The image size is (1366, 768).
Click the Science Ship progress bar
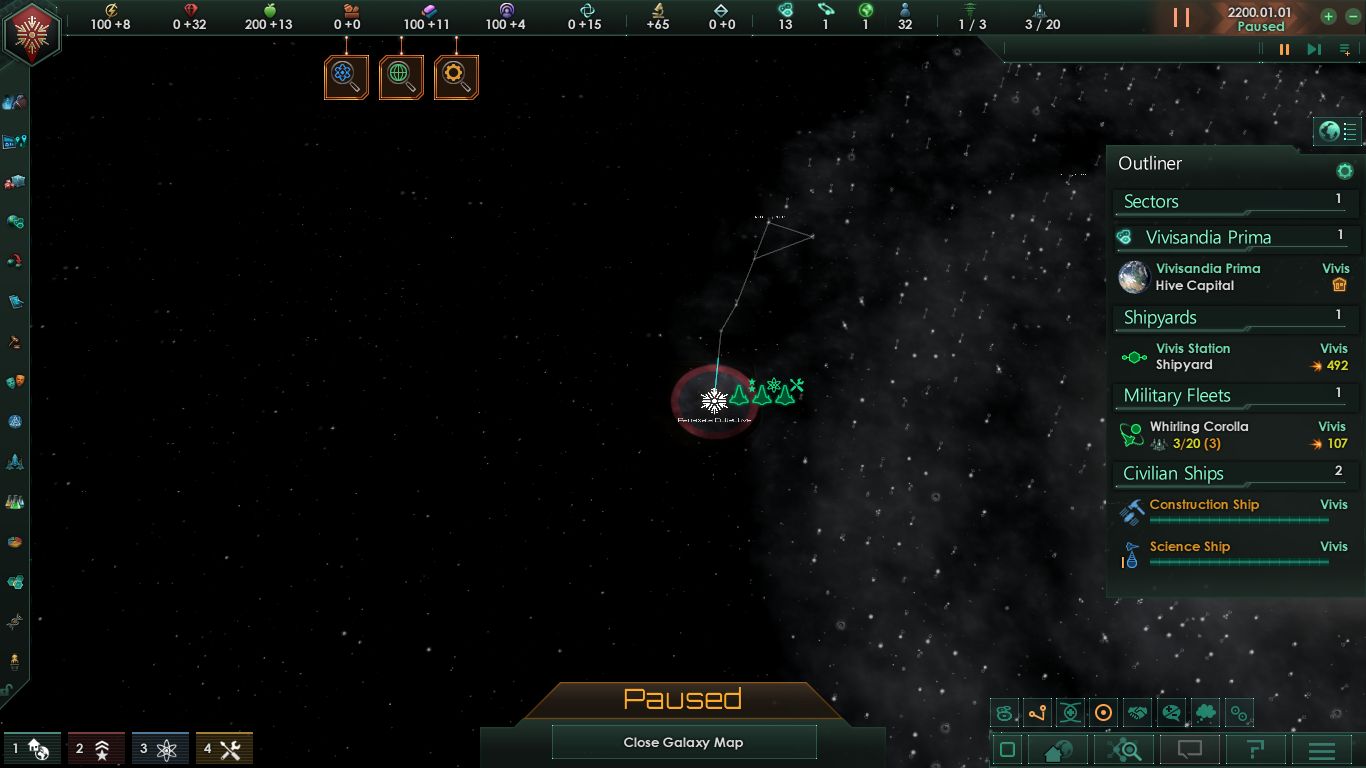point(1240,562)
